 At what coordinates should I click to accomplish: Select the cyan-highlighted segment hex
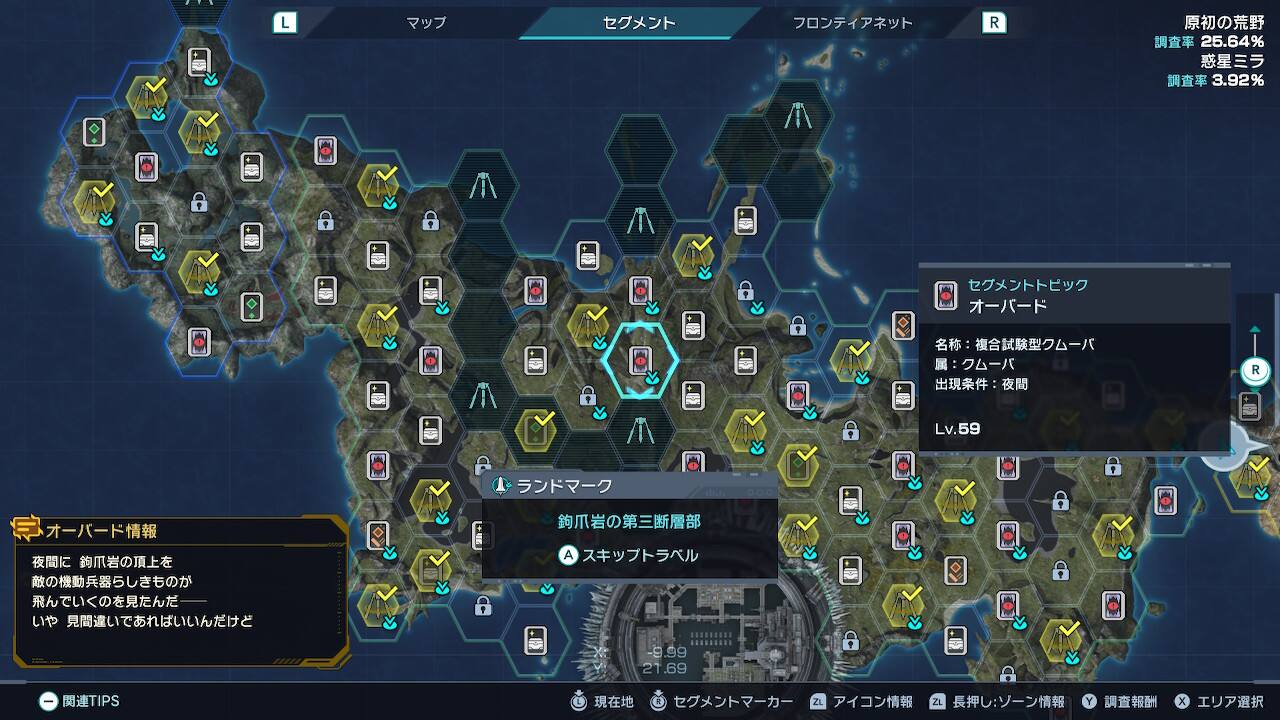640,360
